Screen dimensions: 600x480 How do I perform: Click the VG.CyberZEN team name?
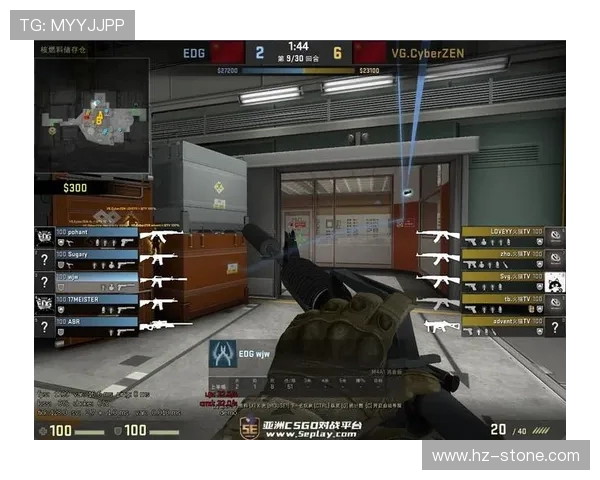(x=425, y=52)
